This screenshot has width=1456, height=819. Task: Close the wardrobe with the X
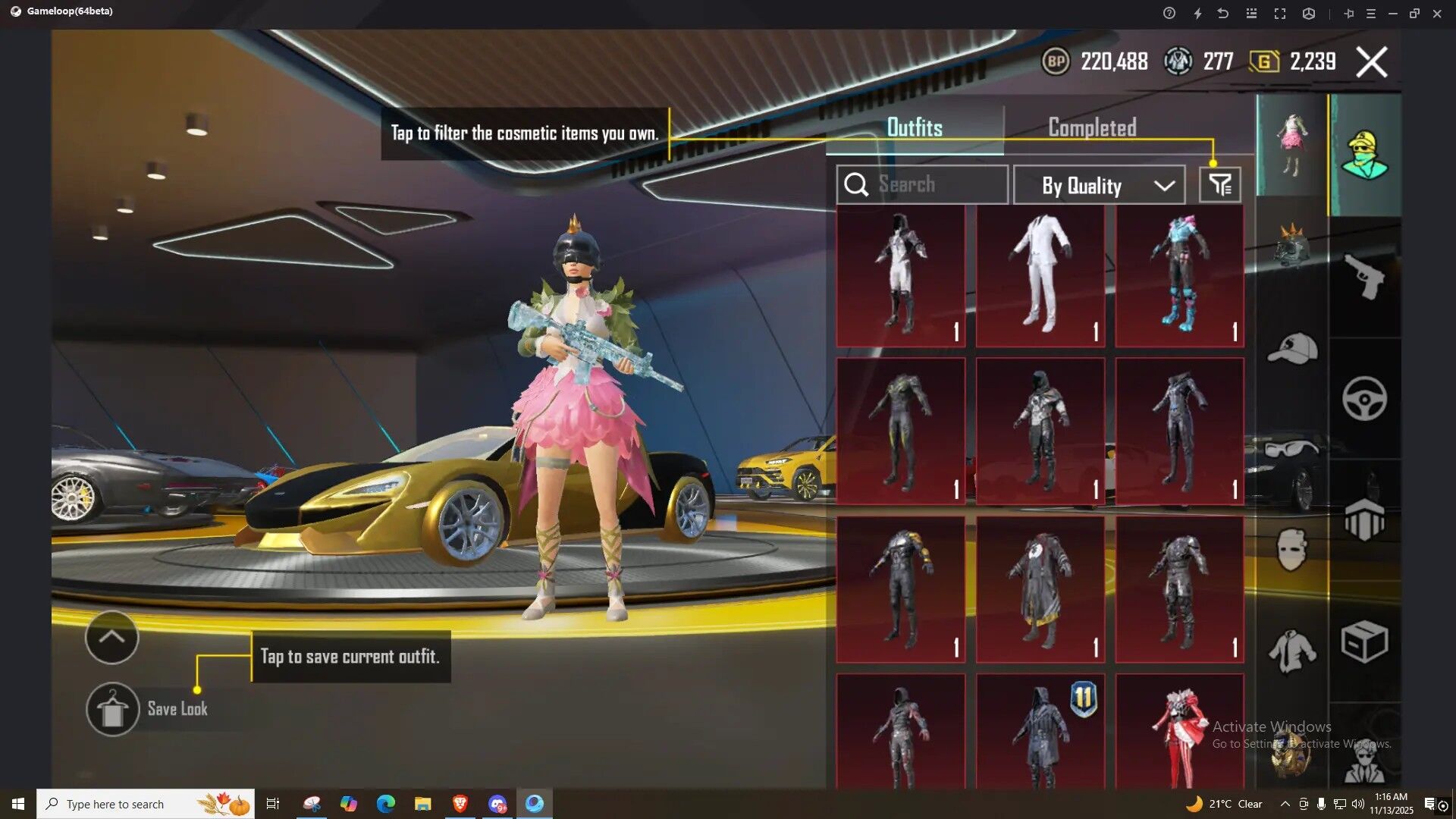point(1371,62)
